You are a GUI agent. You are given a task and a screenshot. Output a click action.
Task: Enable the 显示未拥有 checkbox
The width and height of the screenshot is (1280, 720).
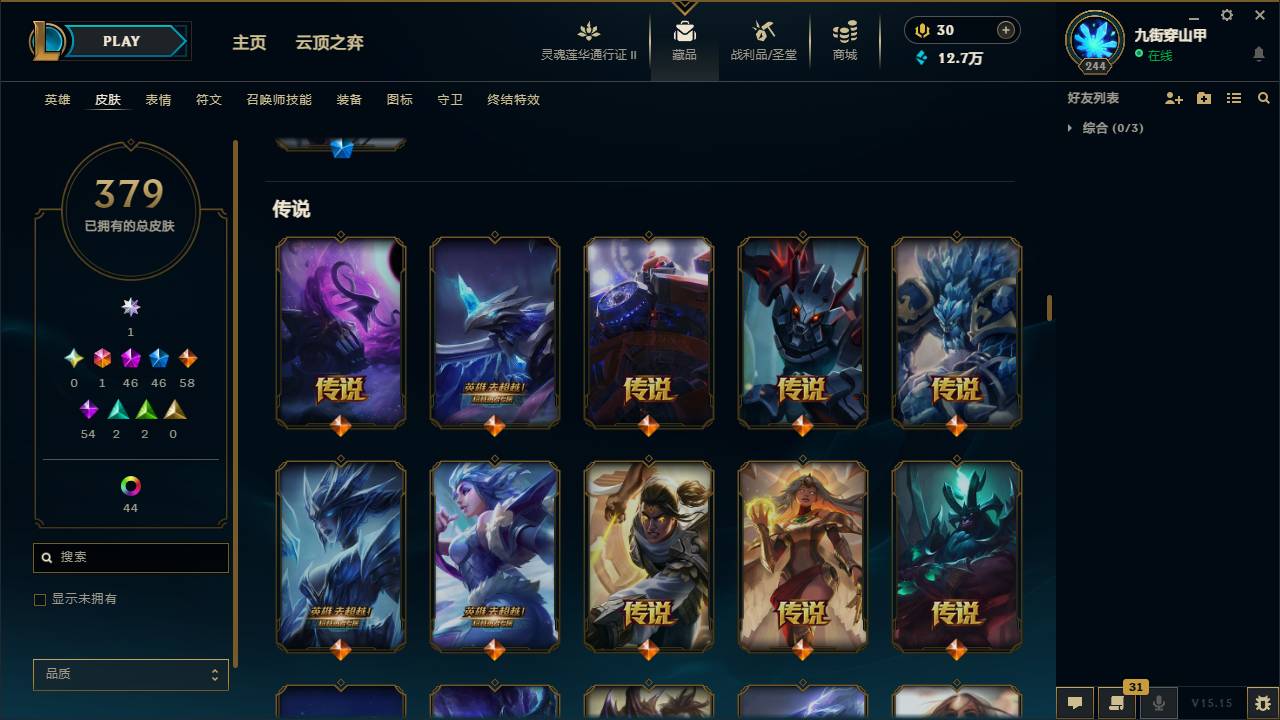(40, 599)
